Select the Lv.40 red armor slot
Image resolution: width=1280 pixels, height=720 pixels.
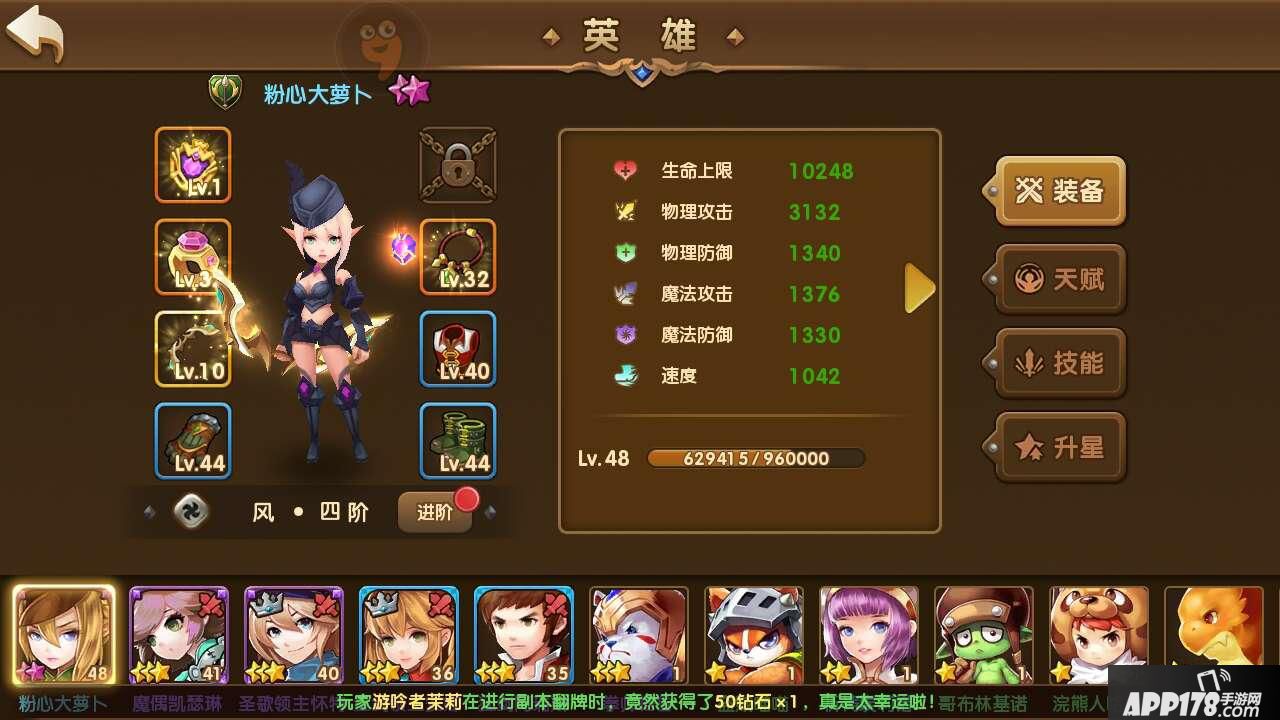pyautogui.click(x=458, y=349)
